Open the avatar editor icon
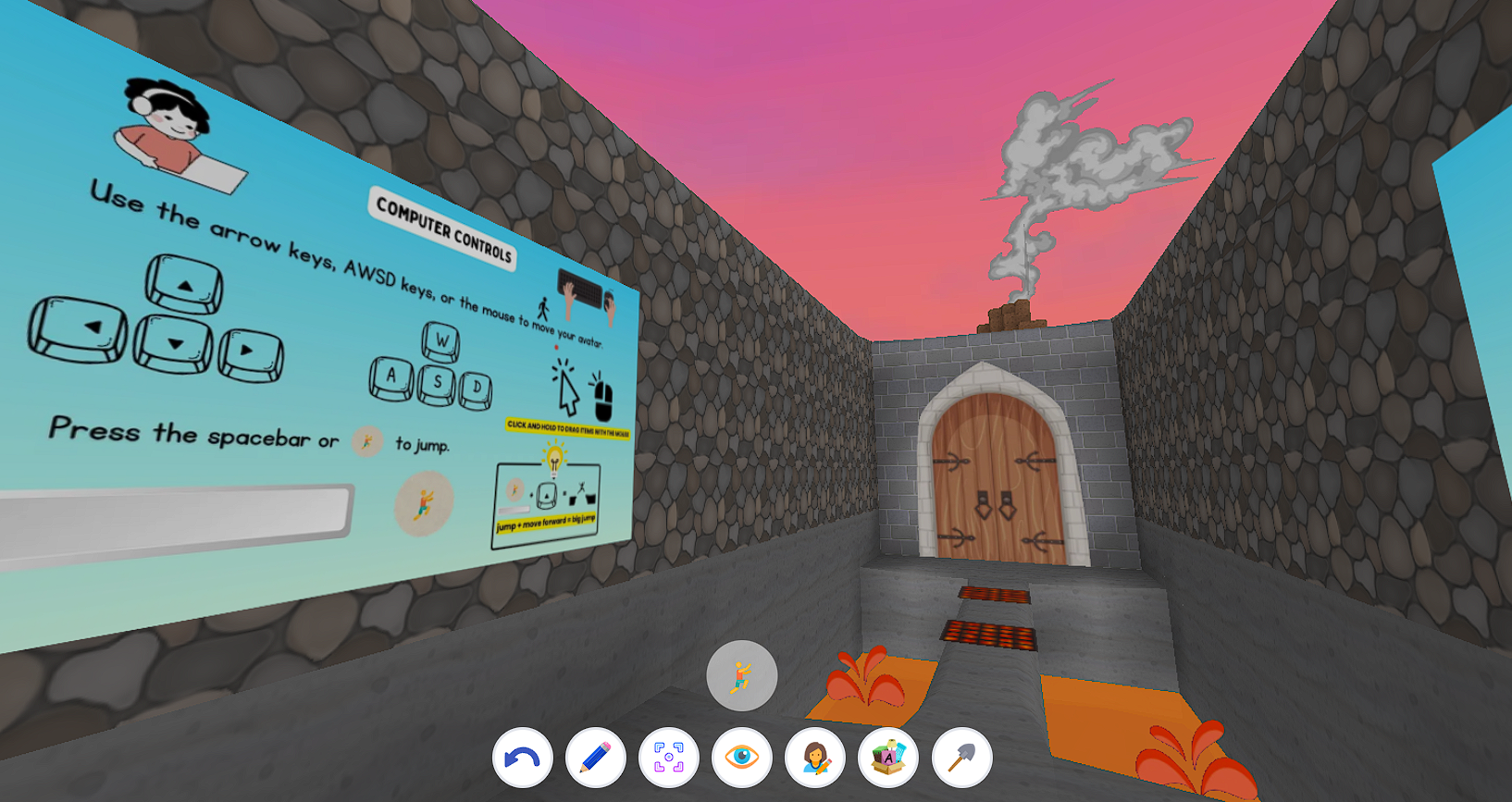 pyautogui.click(x=815, y=757)
